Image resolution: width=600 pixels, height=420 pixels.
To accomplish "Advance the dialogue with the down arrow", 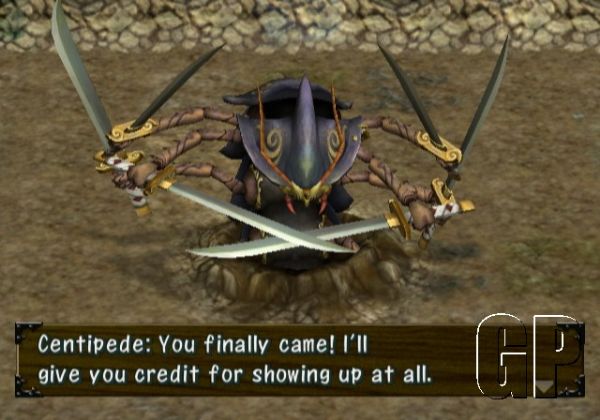I will [546, 385].
